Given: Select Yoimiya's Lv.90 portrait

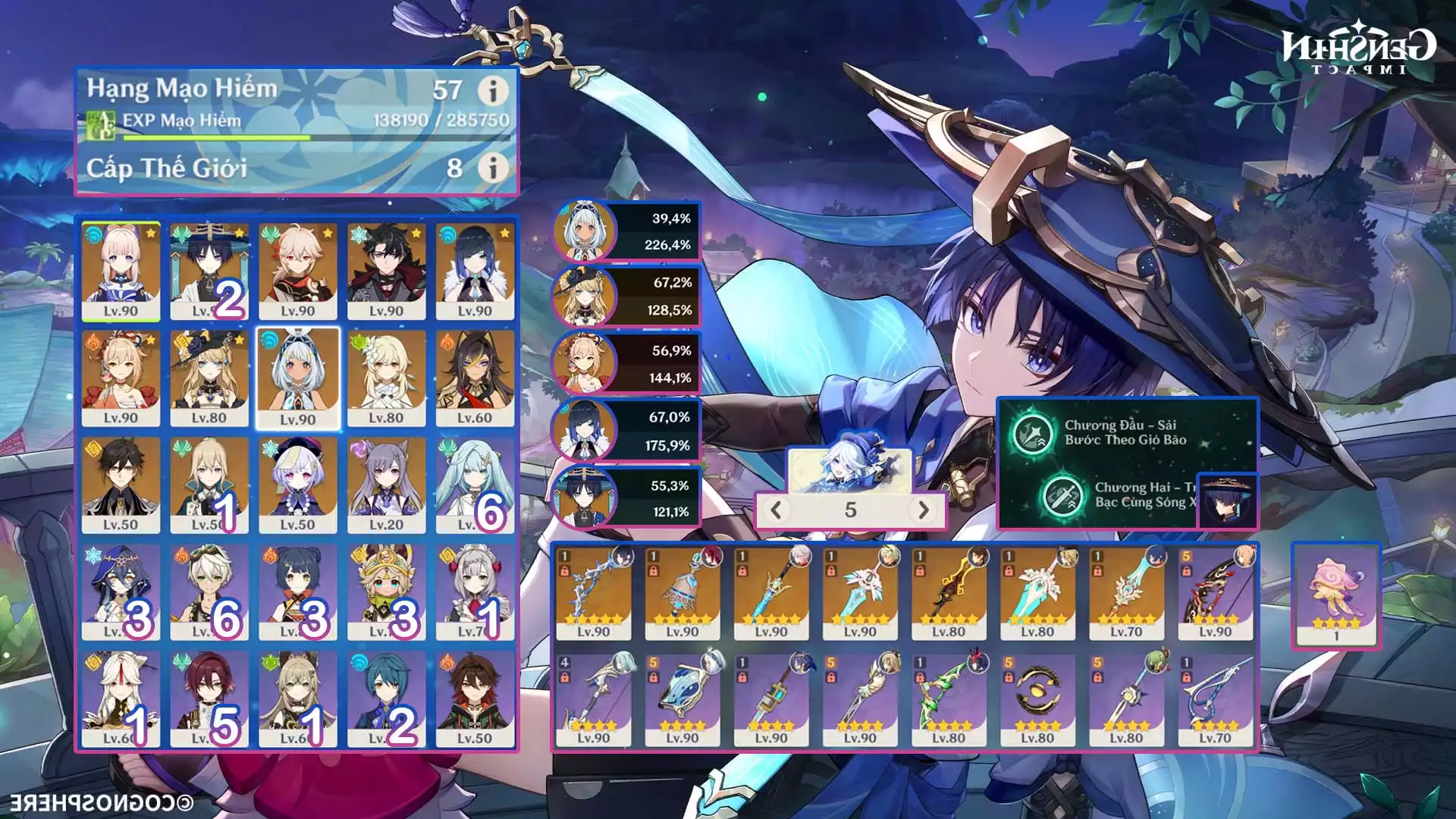Looking at the screenshot, I should coord(121,378).
